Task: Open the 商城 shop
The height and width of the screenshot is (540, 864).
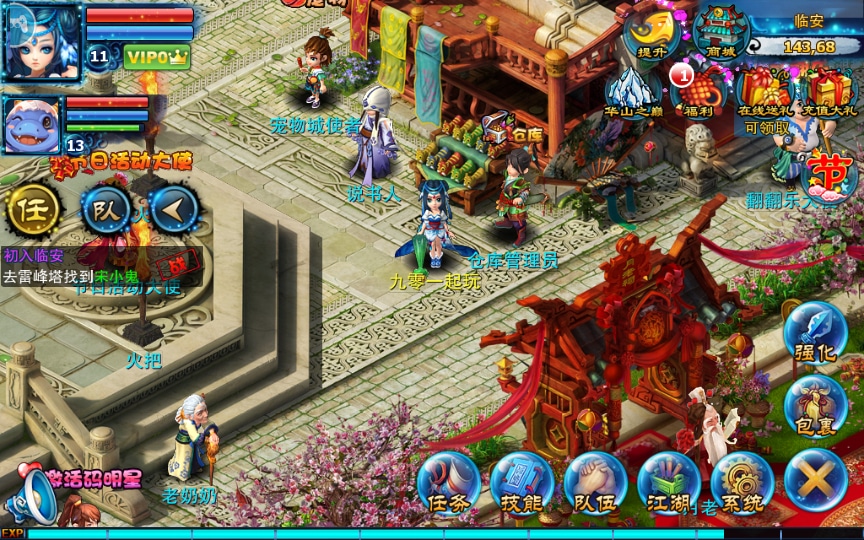Action: (x=721, y=33)
